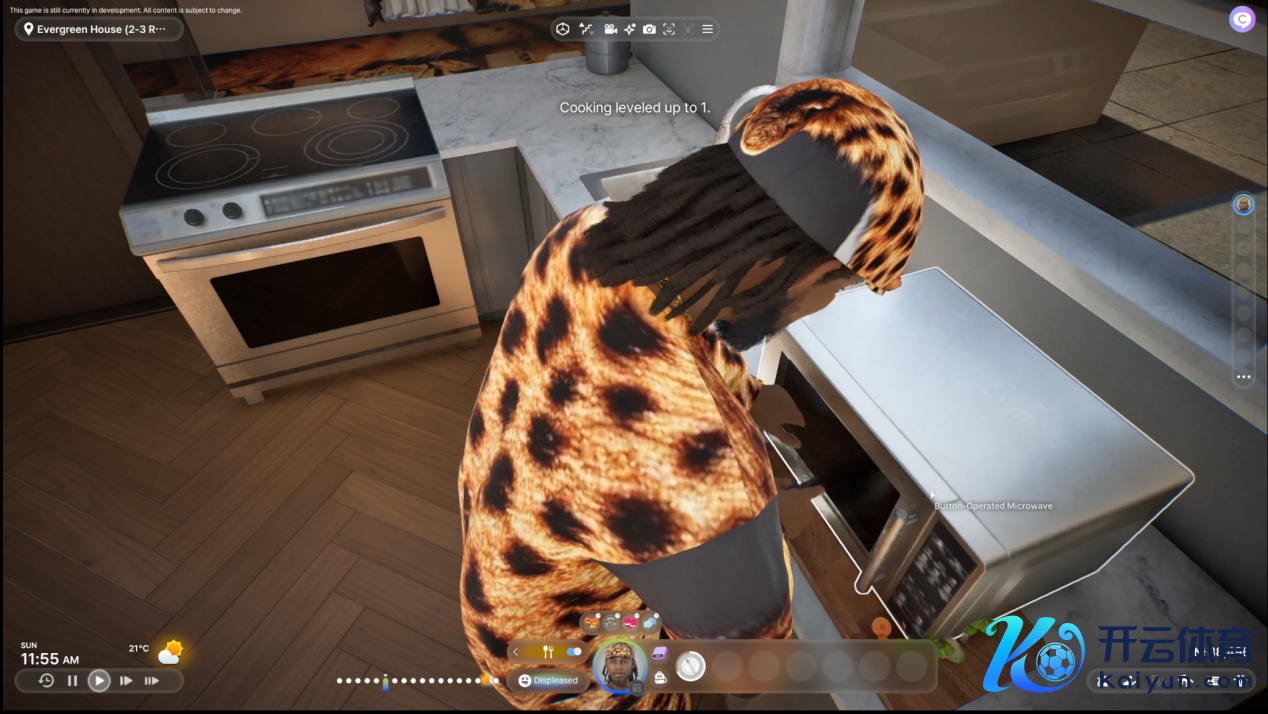Click the stairs floor-level icon
Screen dimensions: 1268x714
[586, 29]
